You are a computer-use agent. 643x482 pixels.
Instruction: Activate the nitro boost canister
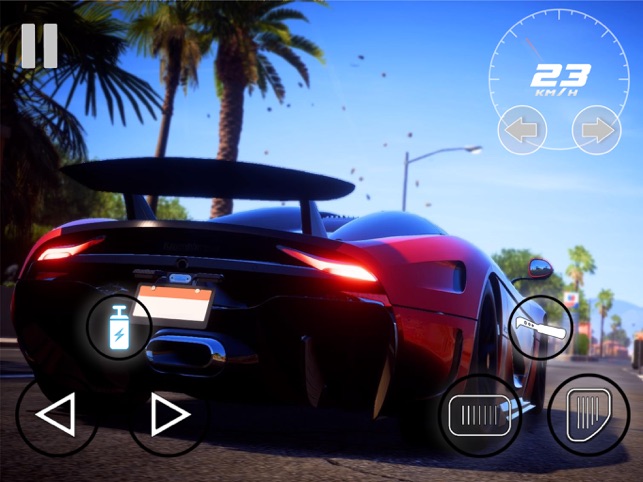pos(118,326)
